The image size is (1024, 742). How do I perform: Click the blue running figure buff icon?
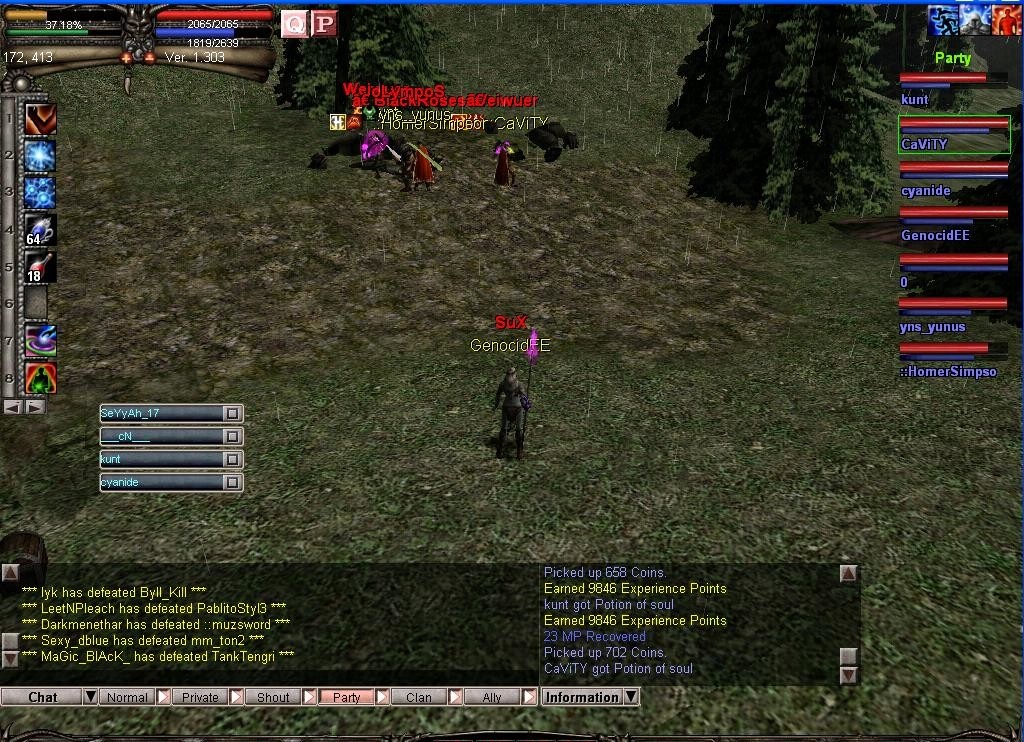click(943, 20)
